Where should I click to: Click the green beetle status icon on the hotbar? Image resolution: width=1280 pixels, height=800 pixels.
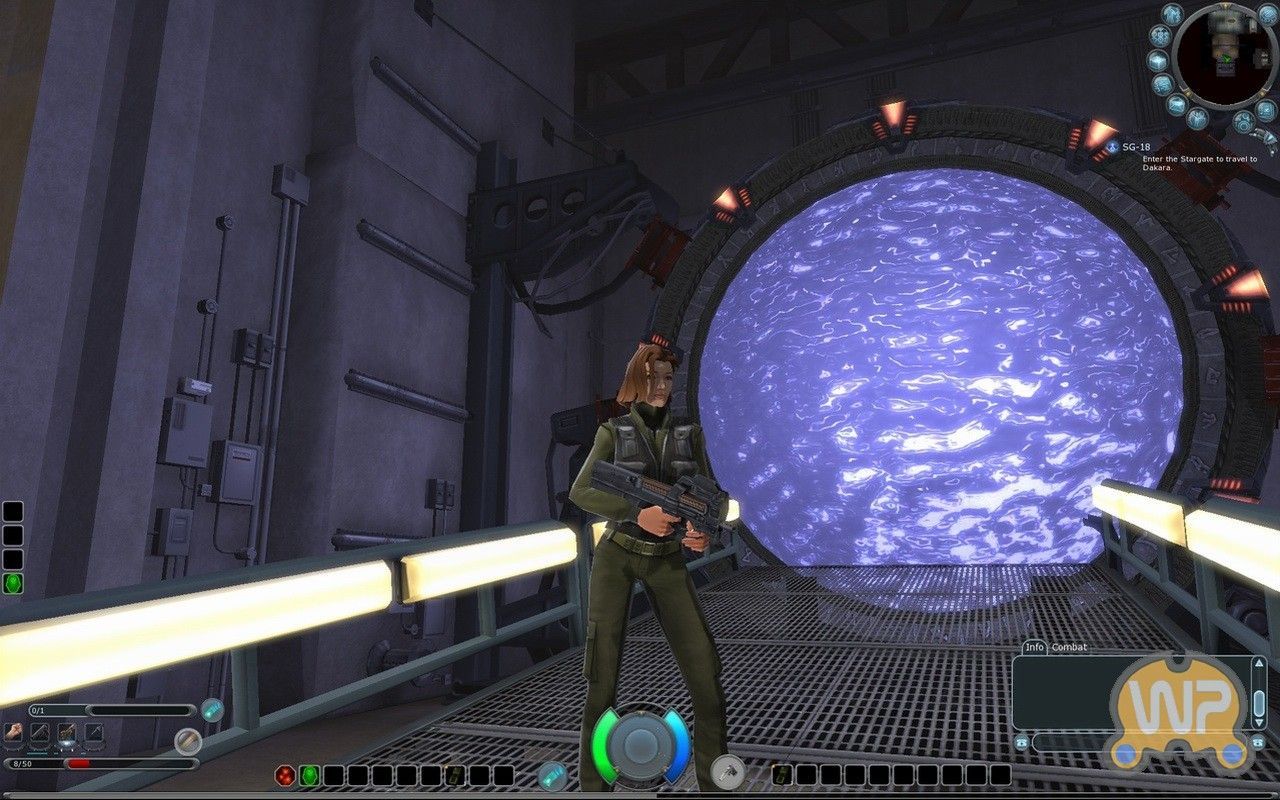[309, 774]
